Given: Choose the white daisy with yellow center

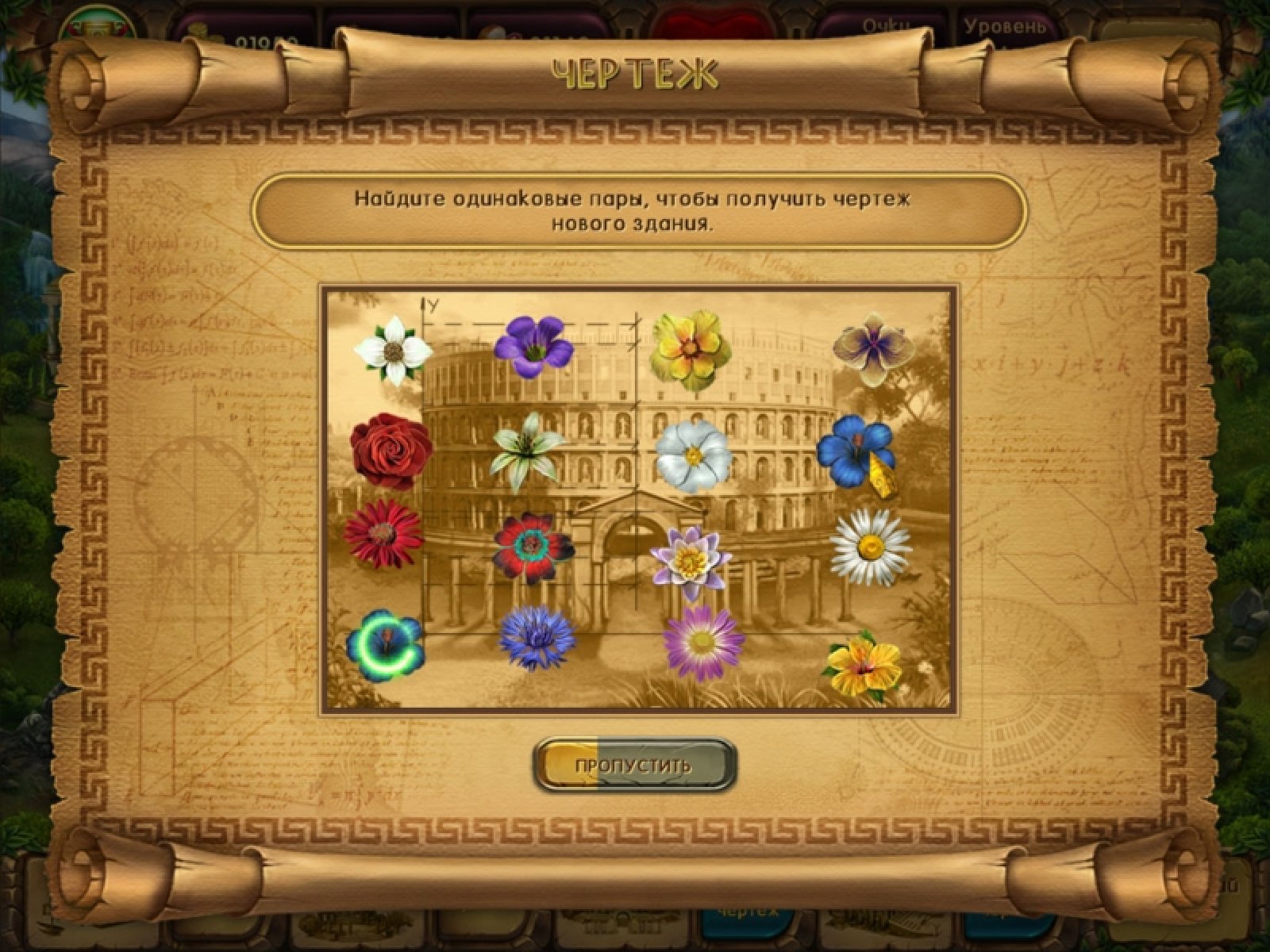Looking at the screenshot, I should click(x=871, y=546).
